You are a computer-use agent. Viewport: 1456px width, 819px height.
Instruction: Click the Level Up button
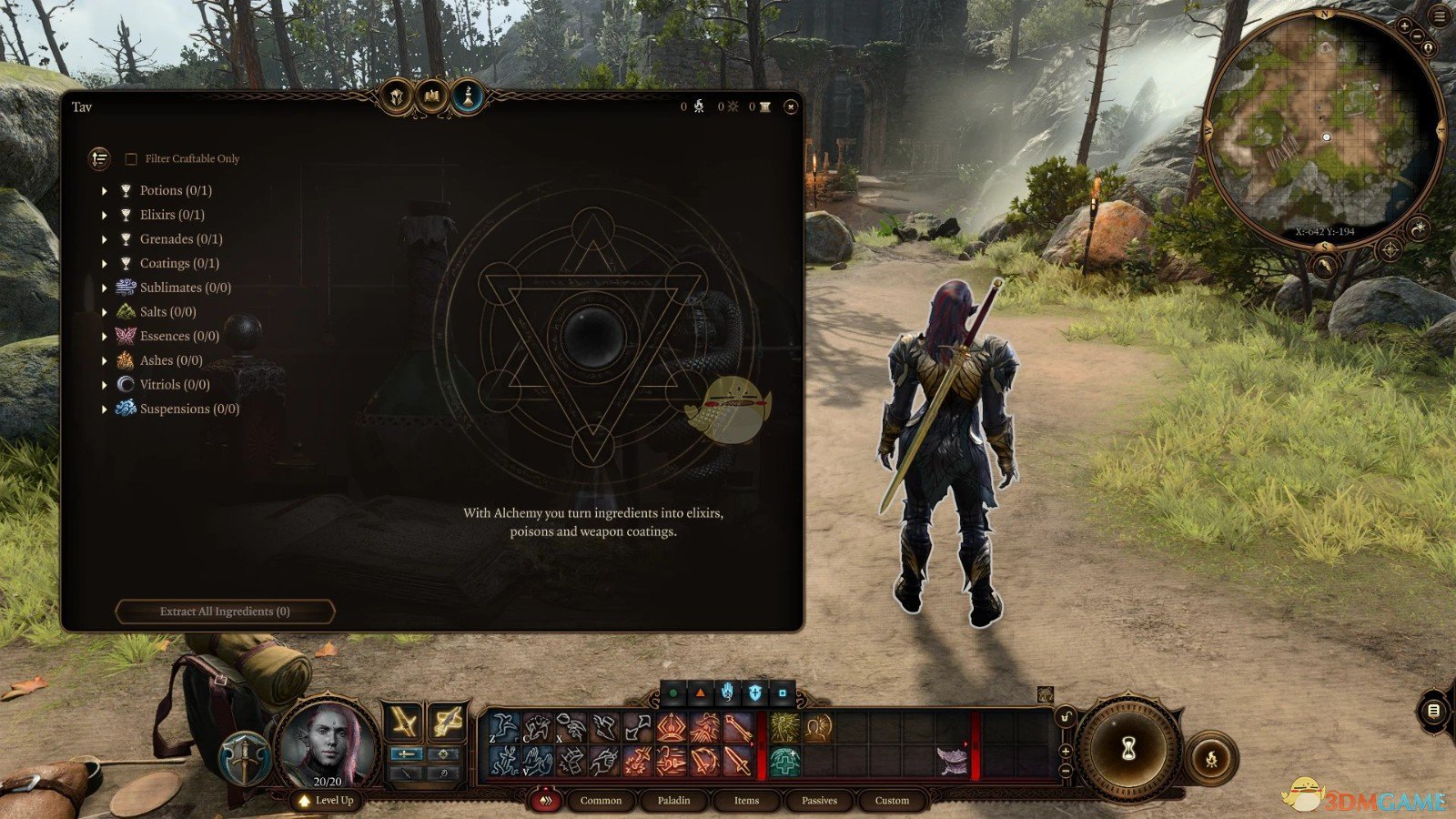[x=329, y=801]
